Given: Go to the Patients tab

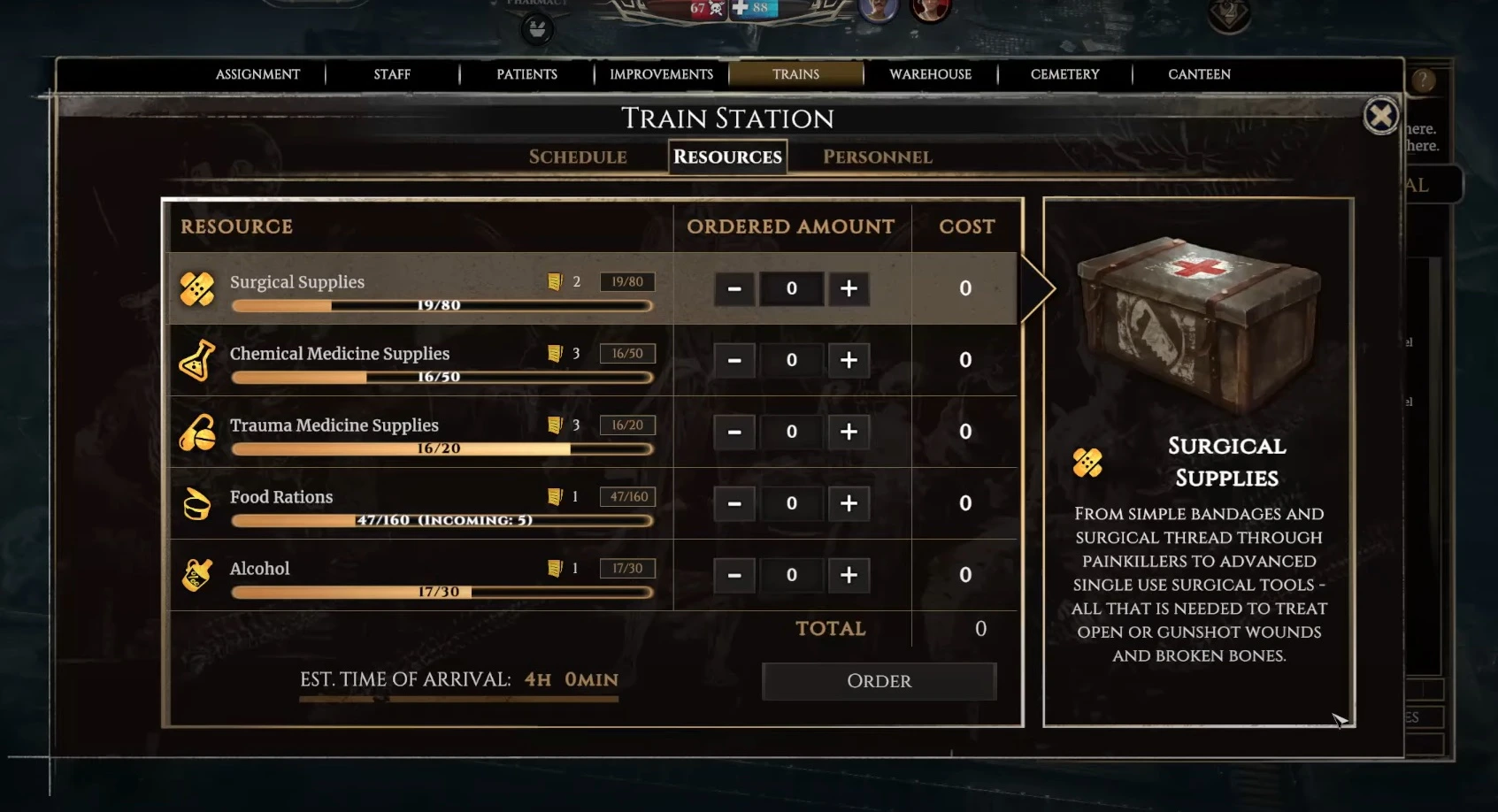Looking at the screenshot, I should pyautogui.click(x=526, y=74).
